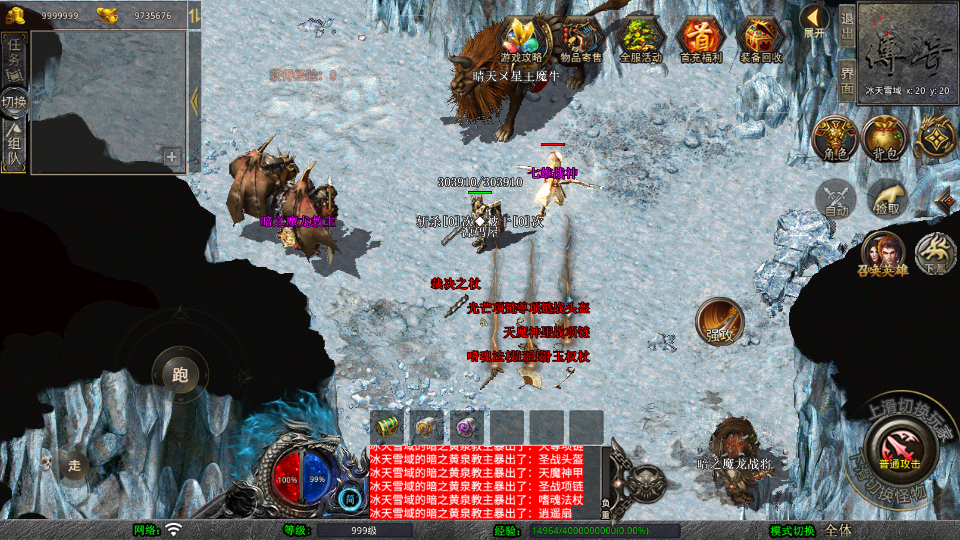Screen dimensions: 960x540
Task: Open the 背包 backpack inventory
Action: 884,138
